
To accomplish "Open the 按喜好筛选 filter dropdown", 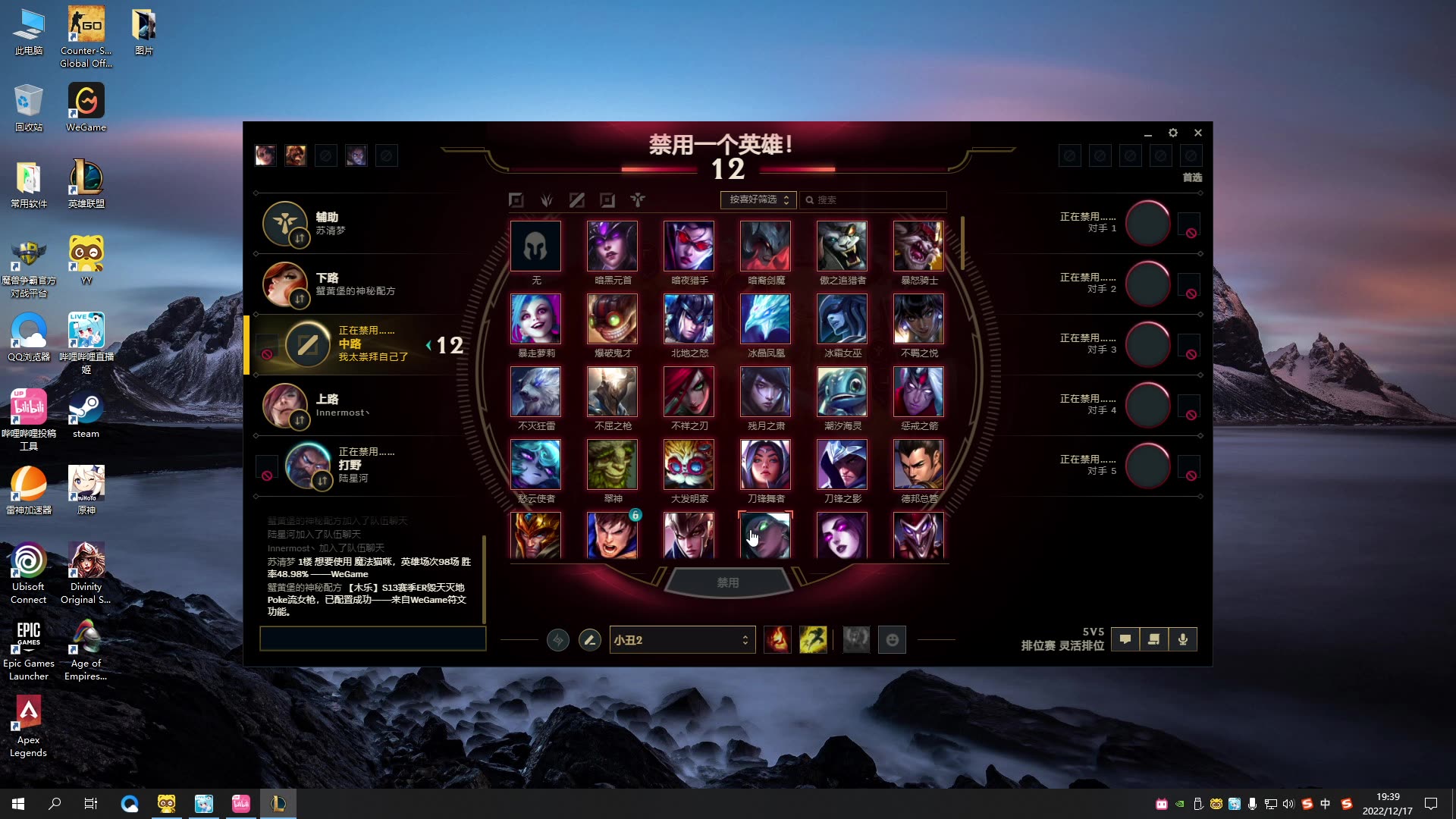I will click(x=758, y=199).
